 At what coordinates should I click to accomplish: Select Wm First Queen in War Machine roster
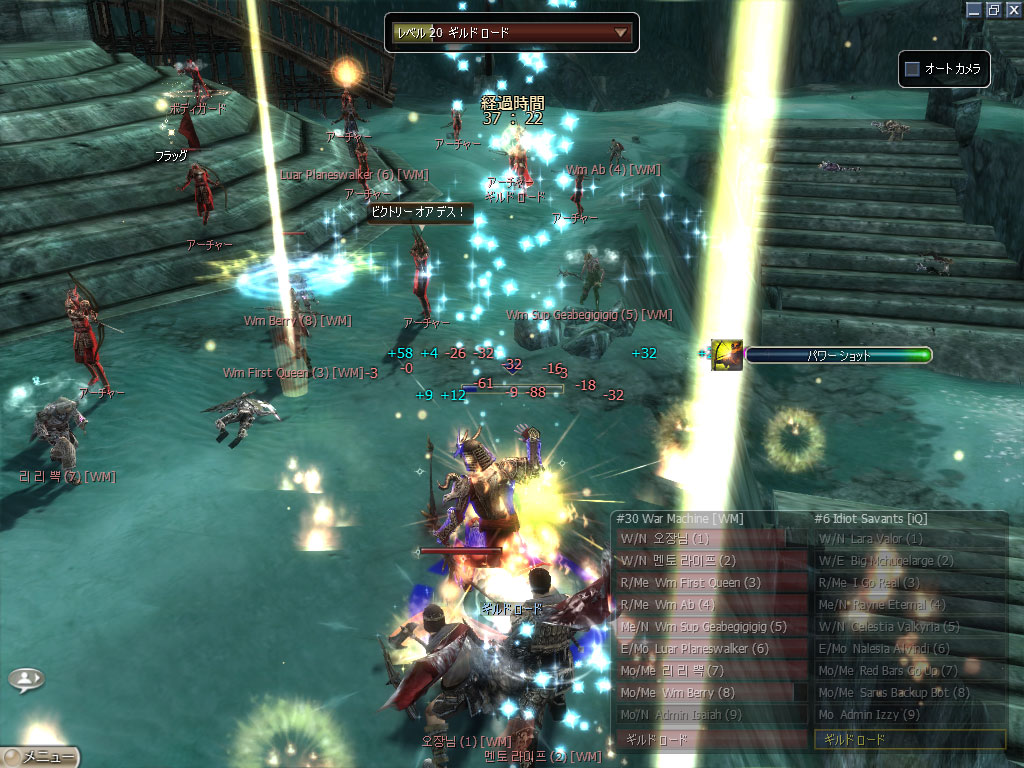click(710, 583)
